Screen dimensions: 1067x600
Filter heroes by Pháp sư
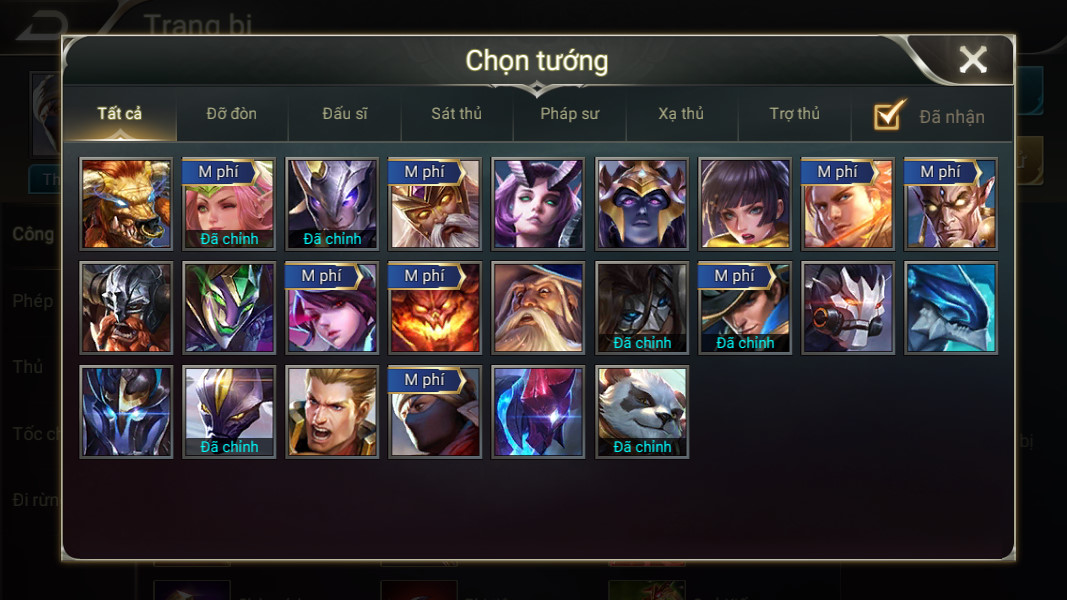pos(569,114)
